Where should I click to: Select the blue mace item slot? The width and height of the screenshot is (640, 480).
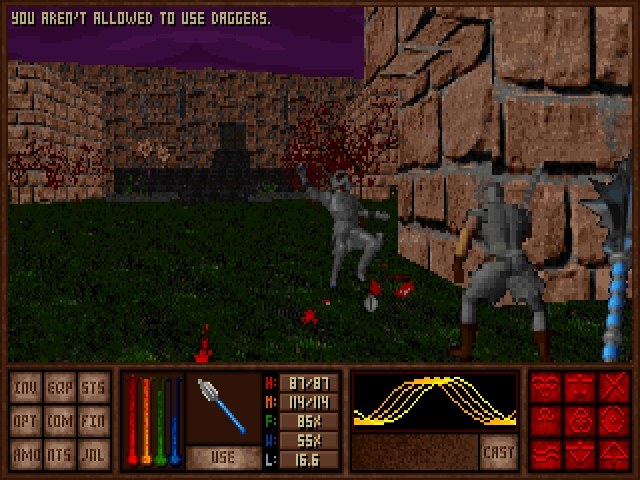pyautogui.click(x=222, y=407)
